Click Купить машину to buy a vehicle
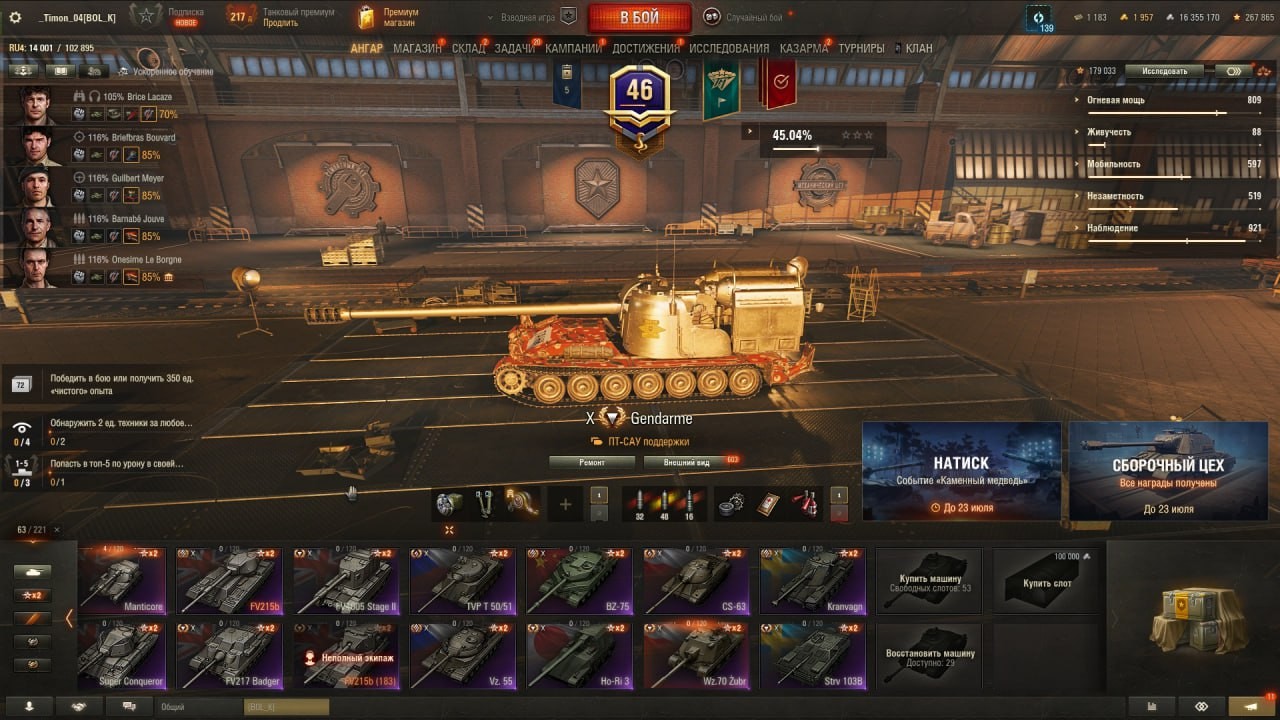Image resolution: width=1280 pixels, height=720 pixels. click(929, 580)
